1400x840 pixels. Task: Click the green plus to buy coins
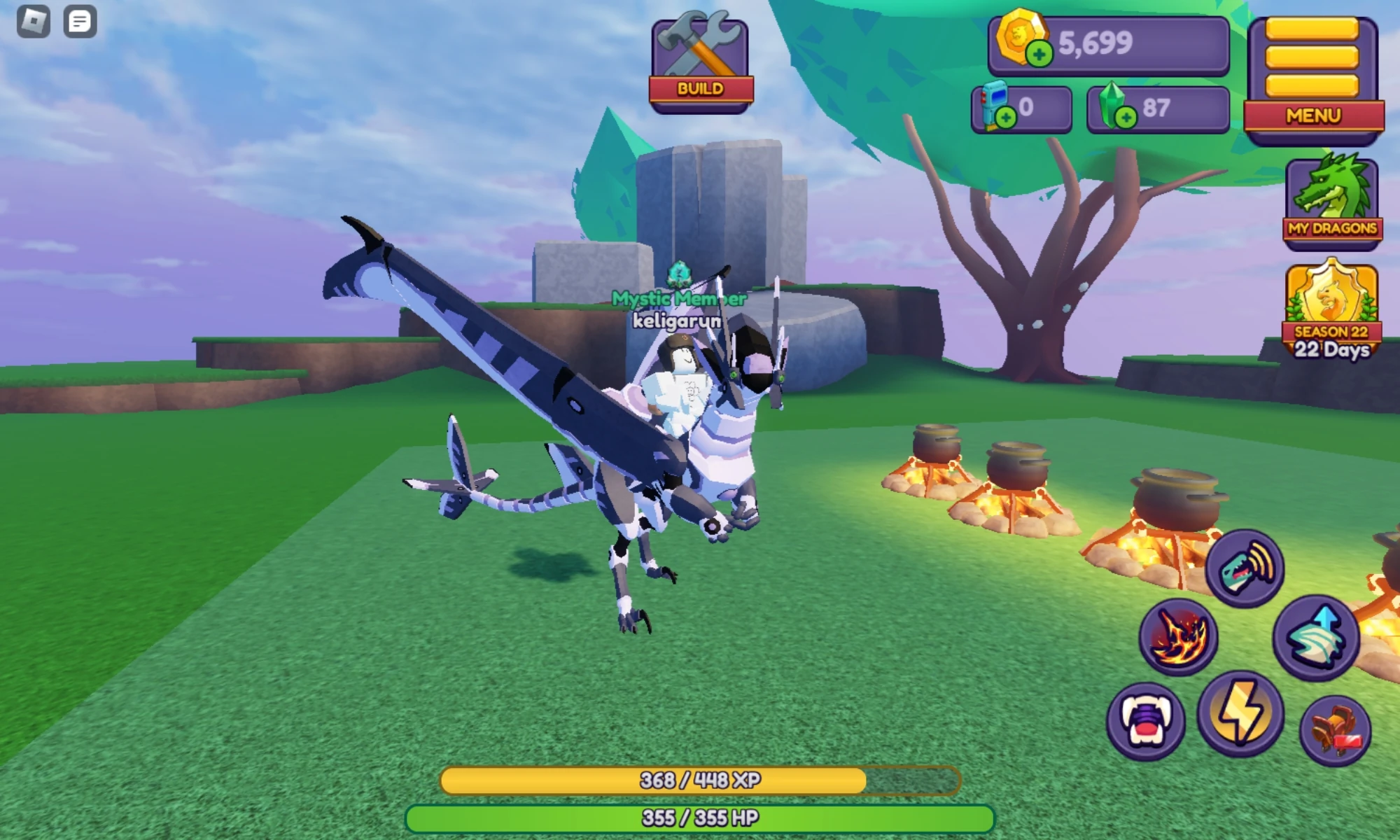(1039, 52)
